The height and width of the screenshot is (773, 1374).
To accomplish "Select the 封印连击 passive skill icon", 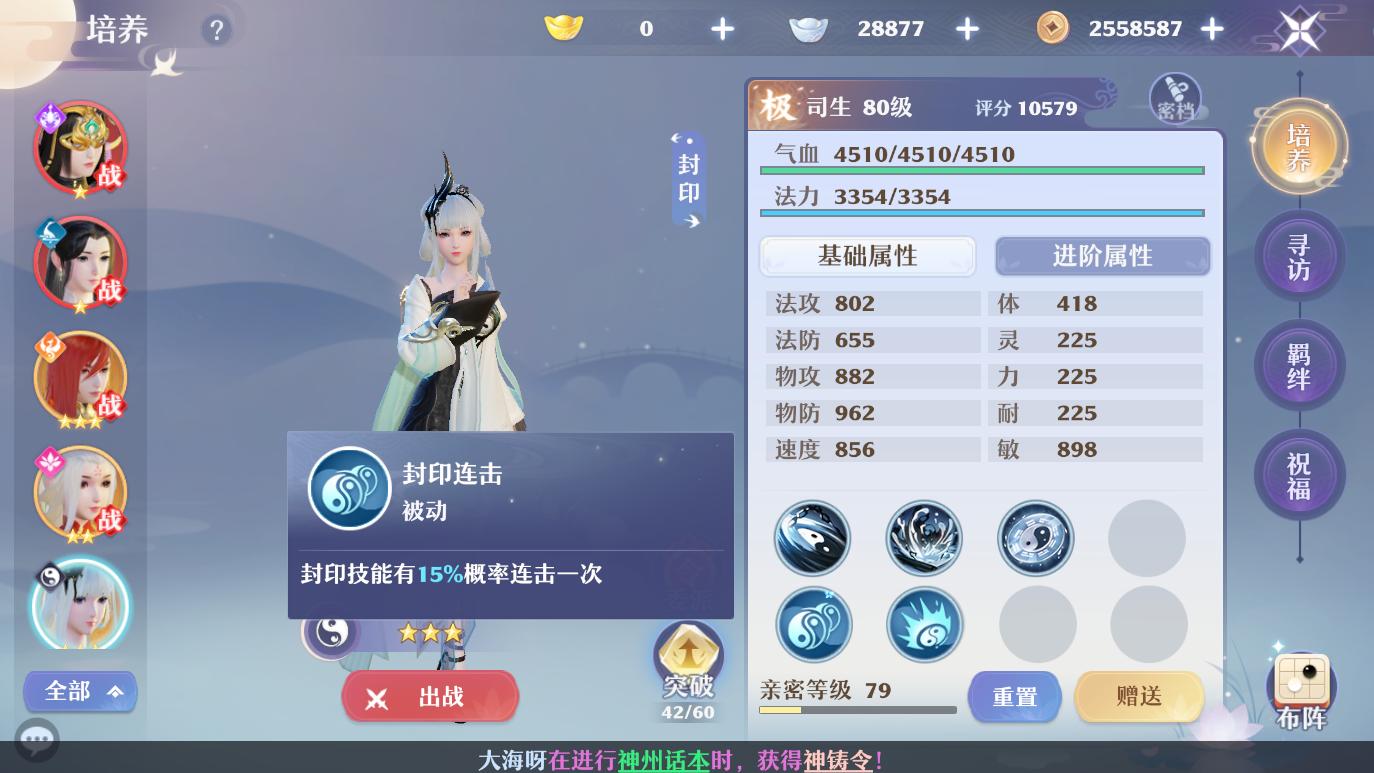I will coord(349,488).
